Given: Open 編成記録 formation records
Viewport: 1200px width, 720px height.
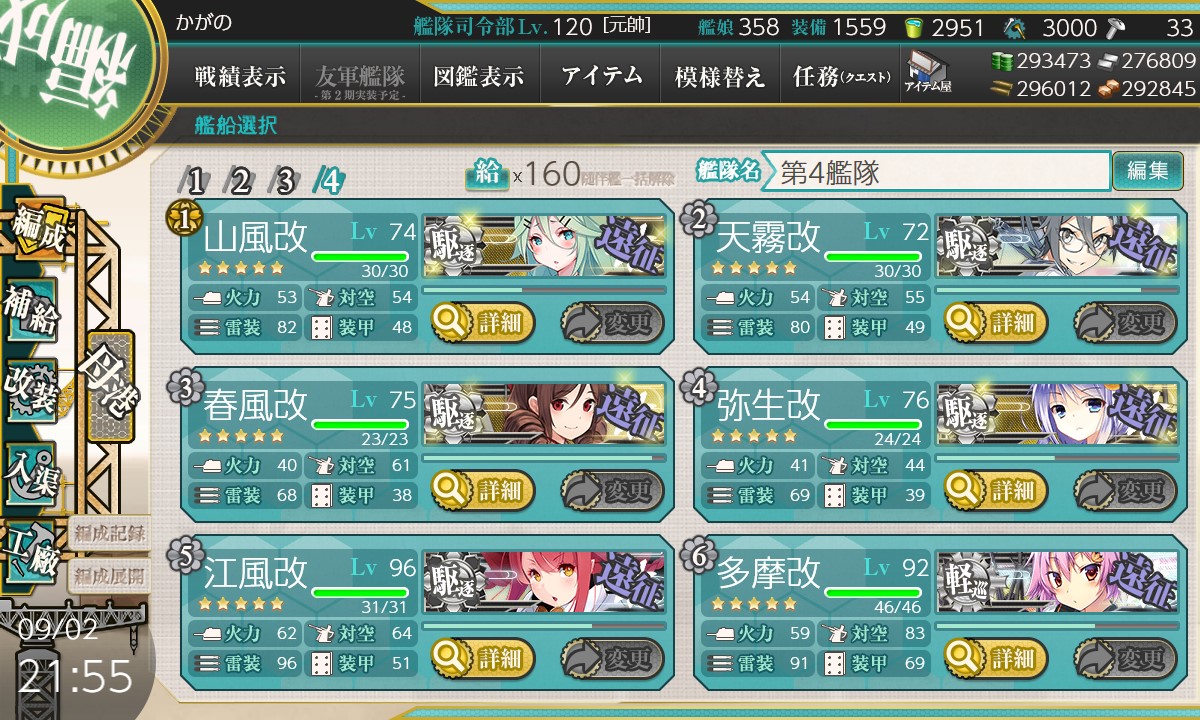Looking at the screenshot, I should [109, 533].
